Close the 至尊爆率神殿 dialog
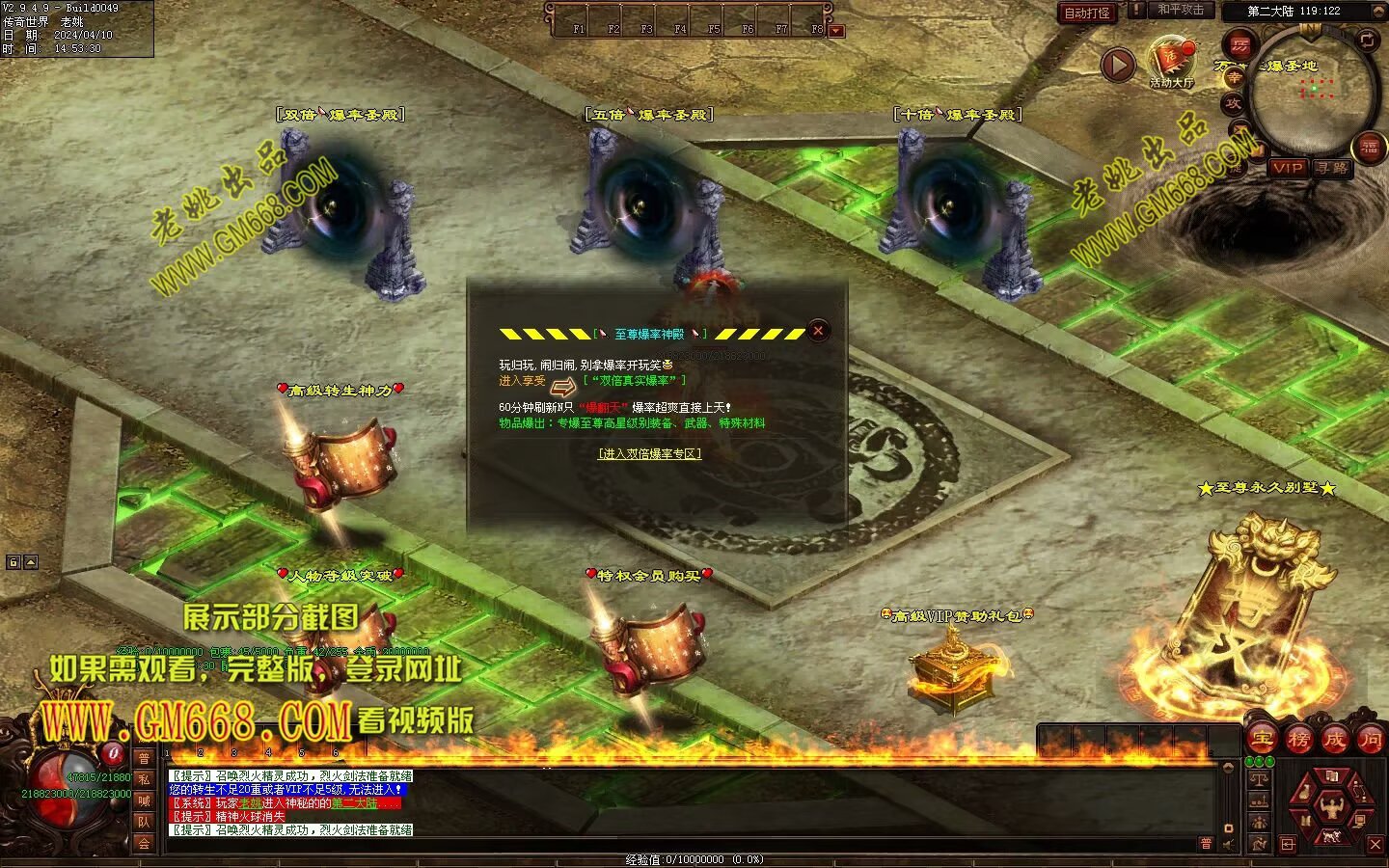1389x868 pixels. coord(818,331)
